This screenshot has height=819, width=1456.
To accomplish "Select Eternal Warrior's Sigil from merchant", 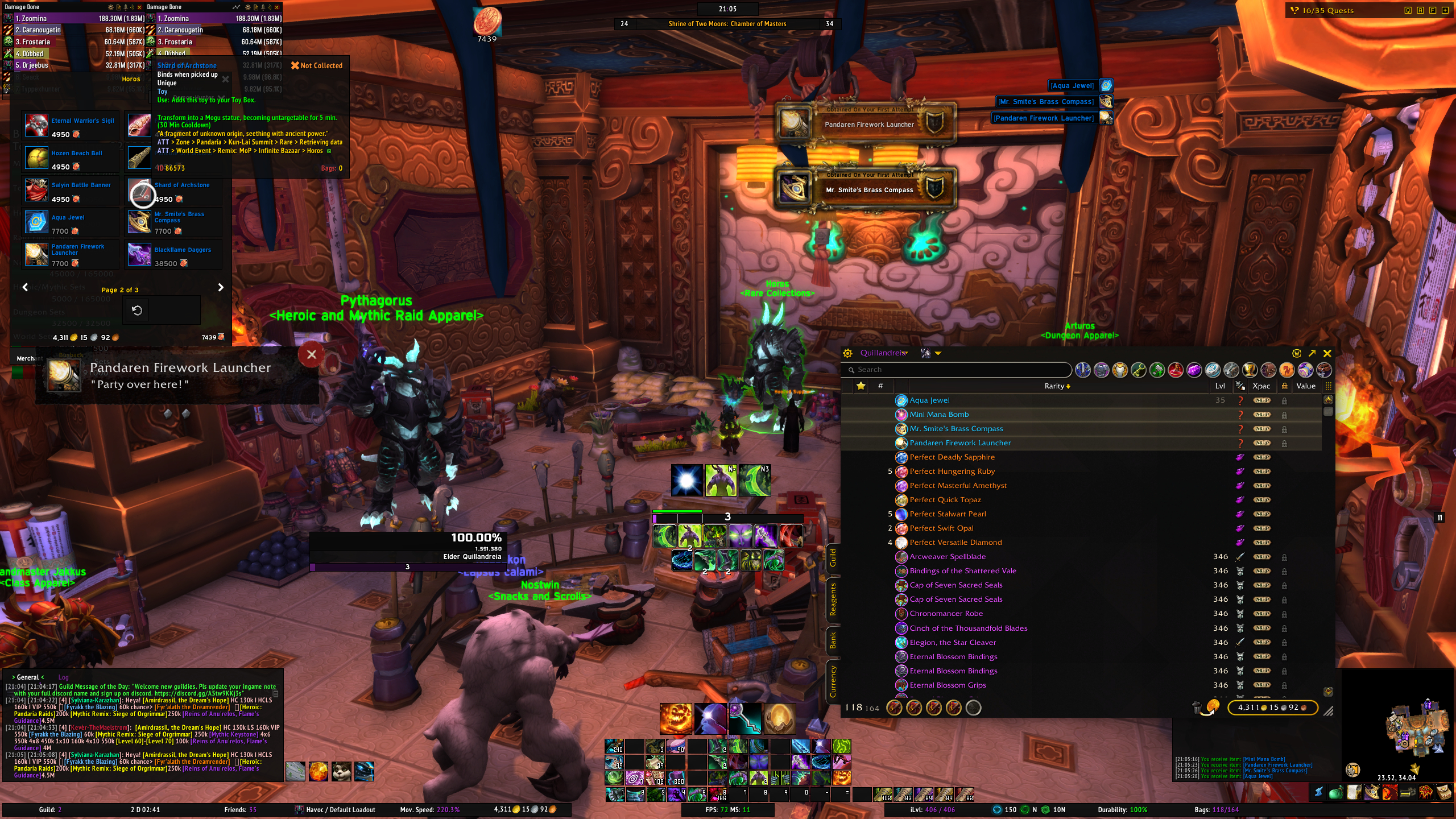I will [36, 126].
